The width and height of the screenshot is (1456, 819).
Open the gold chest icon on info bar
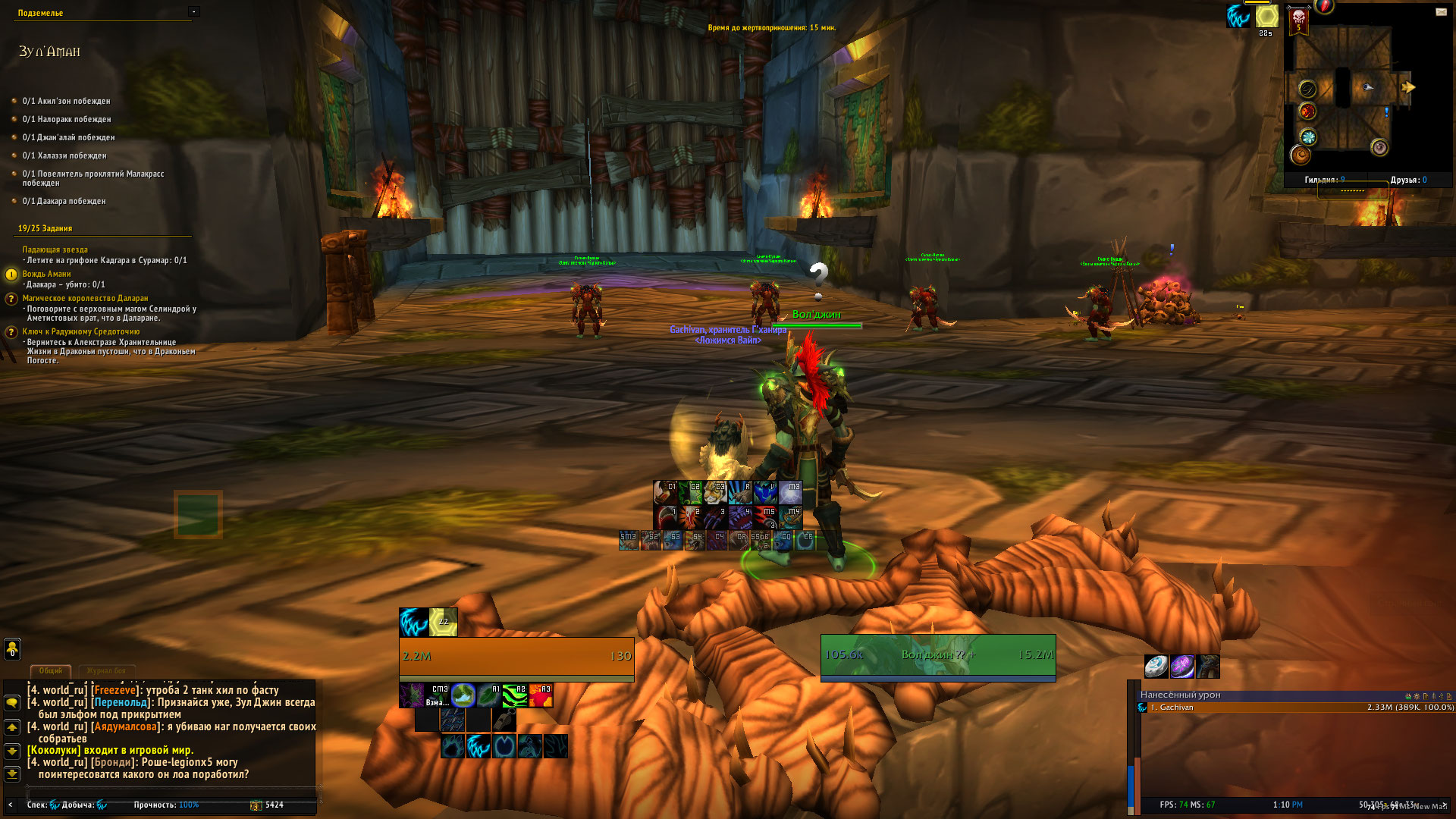tap(256, 805)
